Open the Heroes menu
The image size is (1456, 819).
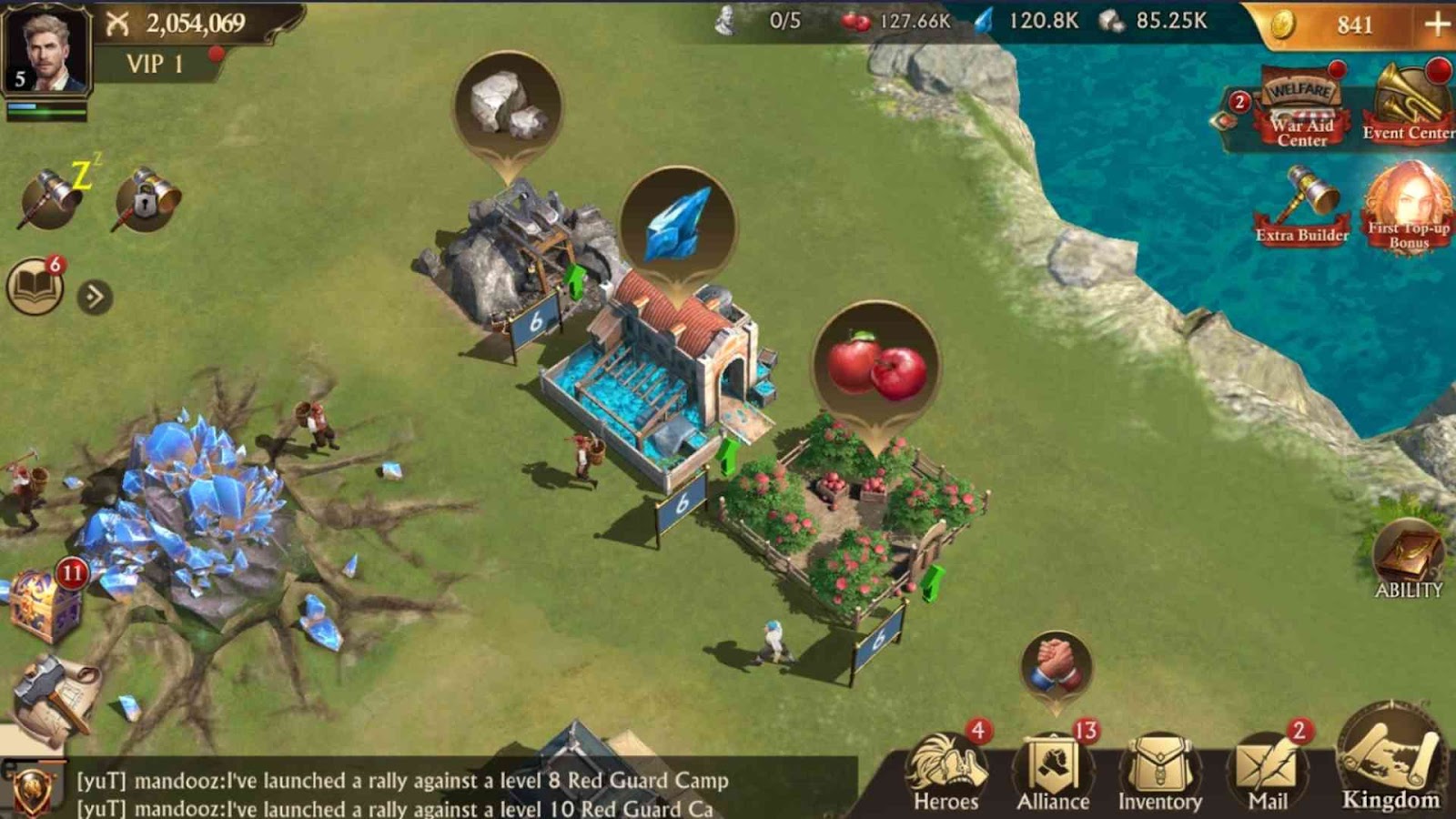(946, 773)
